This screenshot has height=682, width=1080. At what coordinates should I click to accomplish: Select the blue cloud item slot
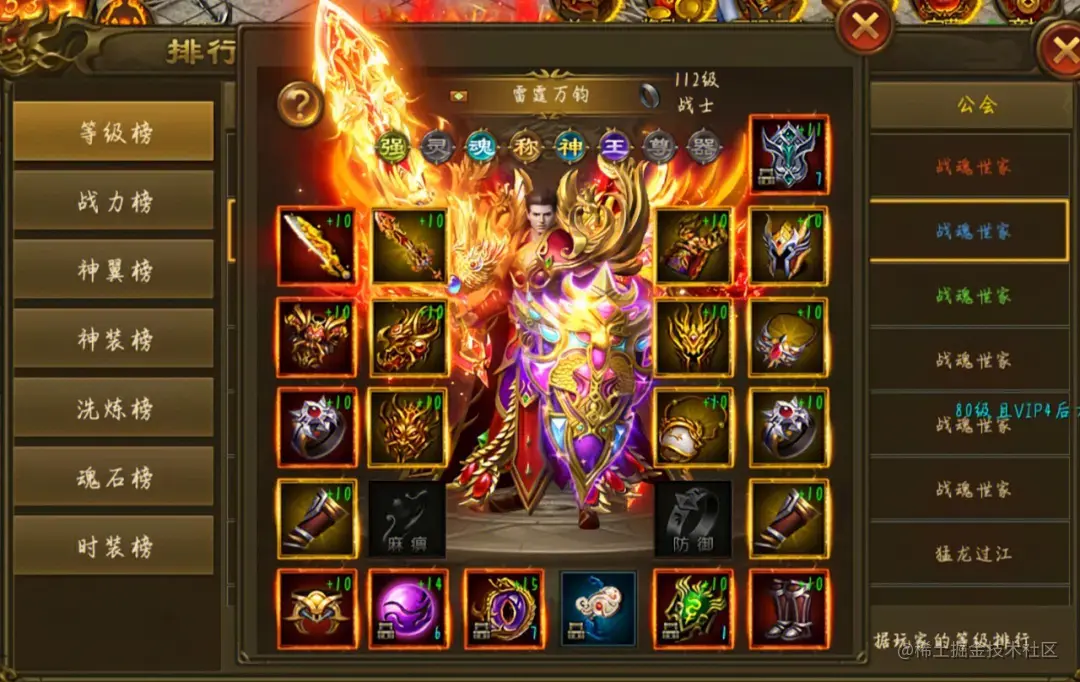pos(598,609)
